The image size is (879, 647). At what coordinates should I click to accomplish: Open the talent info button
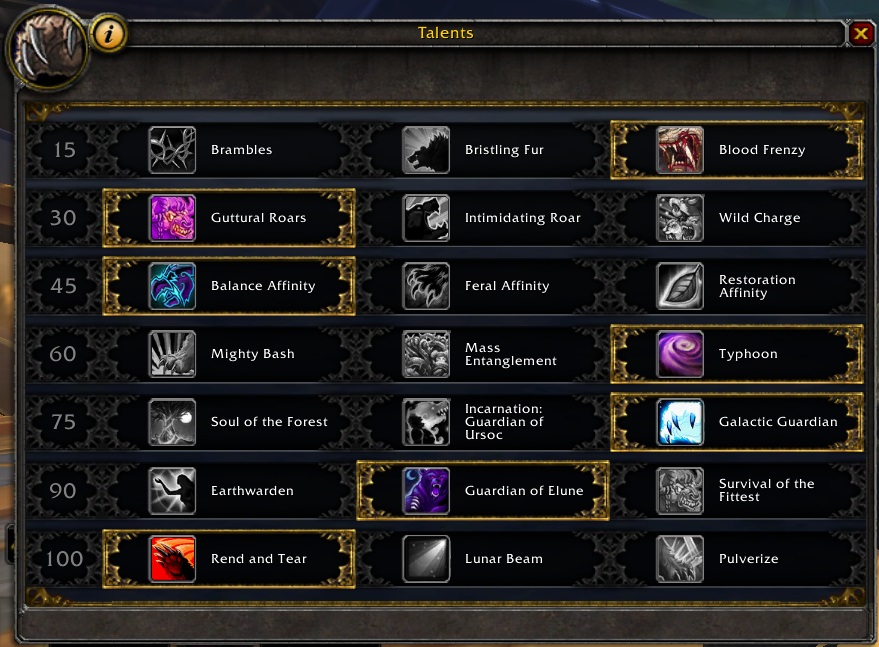point(110,34)
